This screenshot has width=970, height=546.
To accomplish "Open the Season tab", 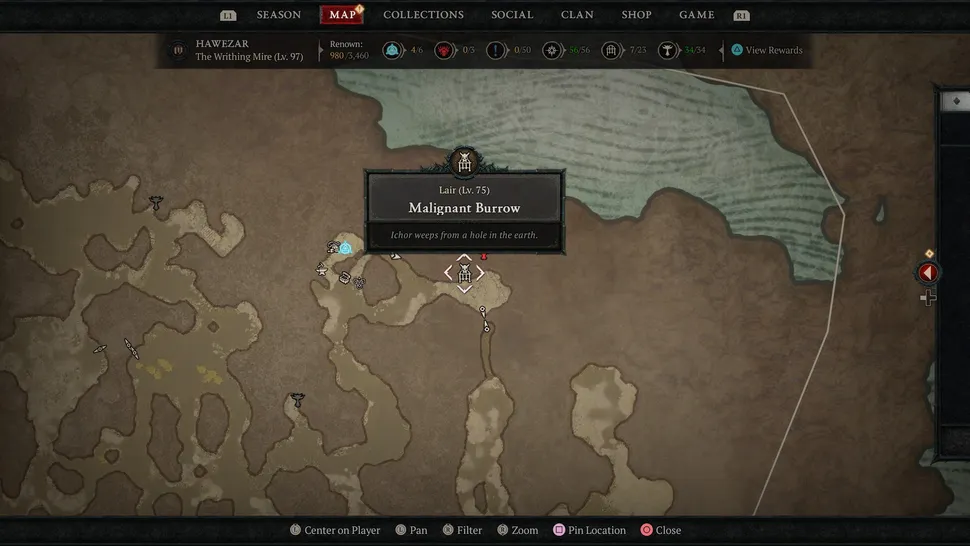I will [x=278, y=15].
